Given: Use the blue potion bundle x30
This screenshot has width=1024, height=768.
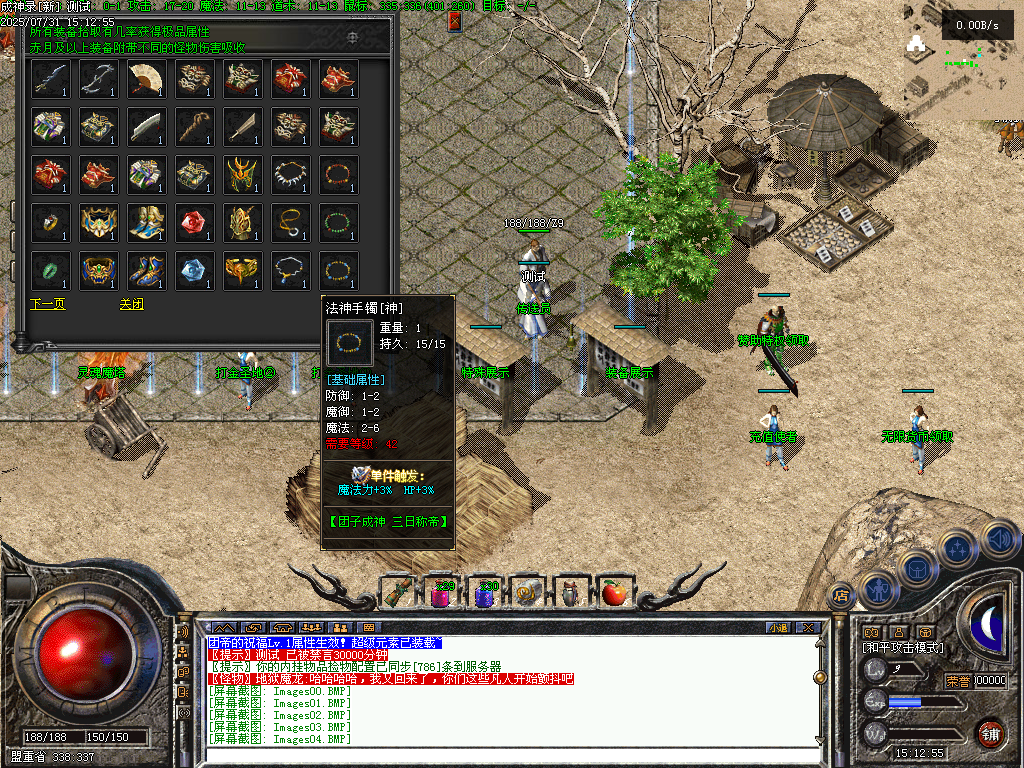Looking at the screenshot, I should point(485,593).
